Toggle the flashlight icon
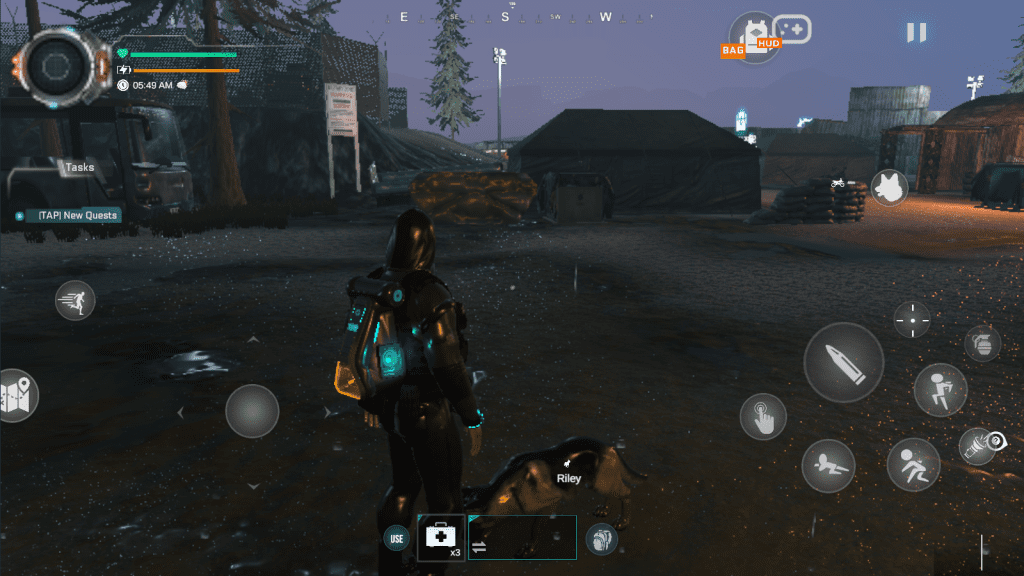The height and width of the screenshot is (576, 1024). (x=979, y=445)
